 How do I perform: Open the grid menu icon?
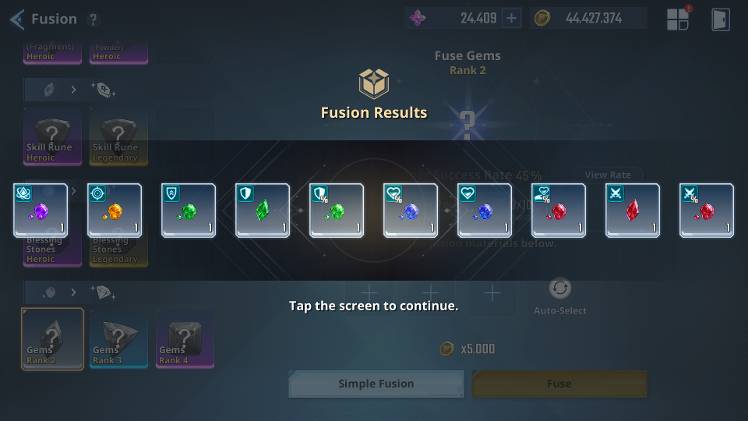(679, 19)
